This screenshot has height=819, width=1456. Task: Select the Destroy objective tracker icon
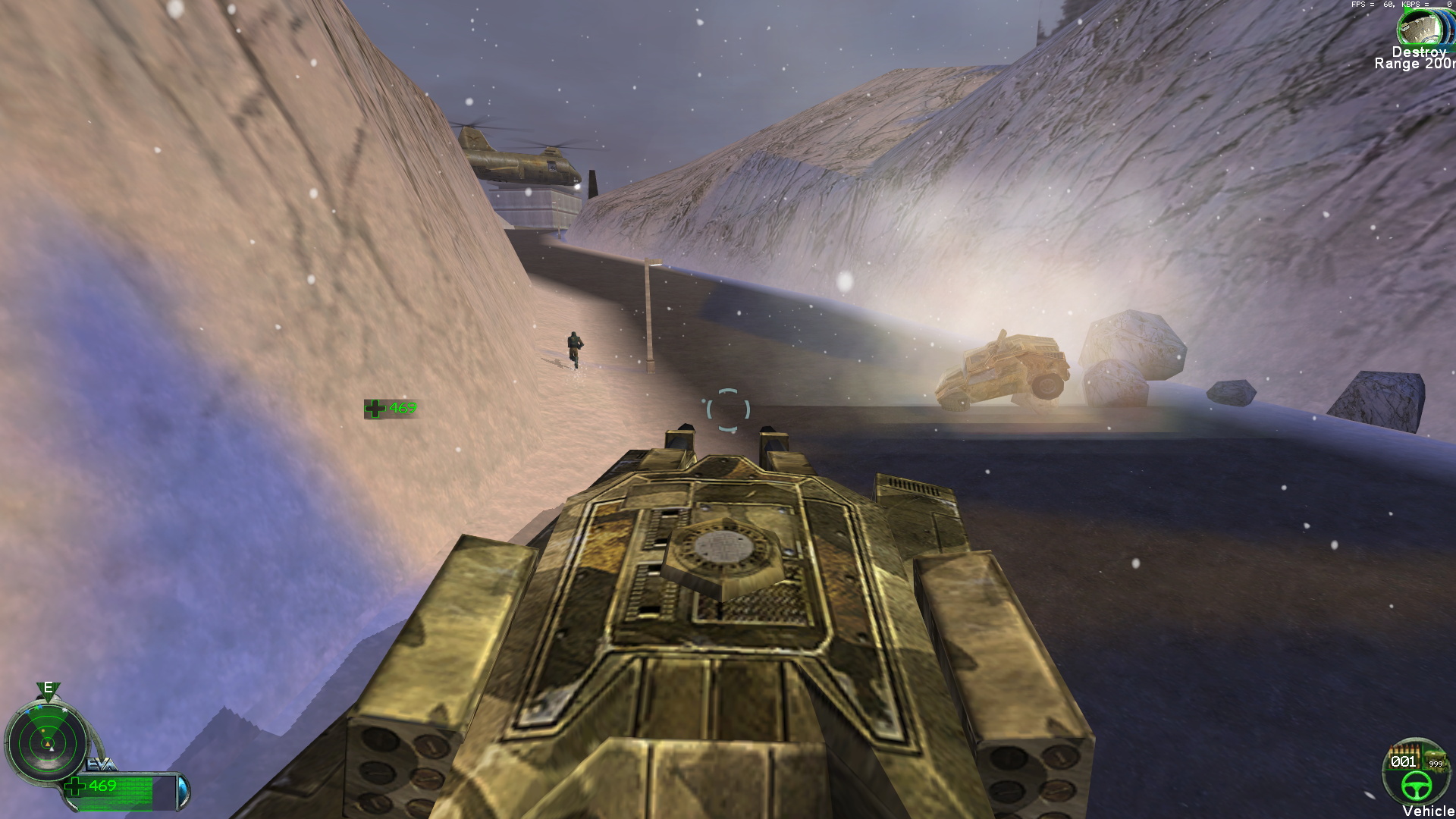point(1419,28)
